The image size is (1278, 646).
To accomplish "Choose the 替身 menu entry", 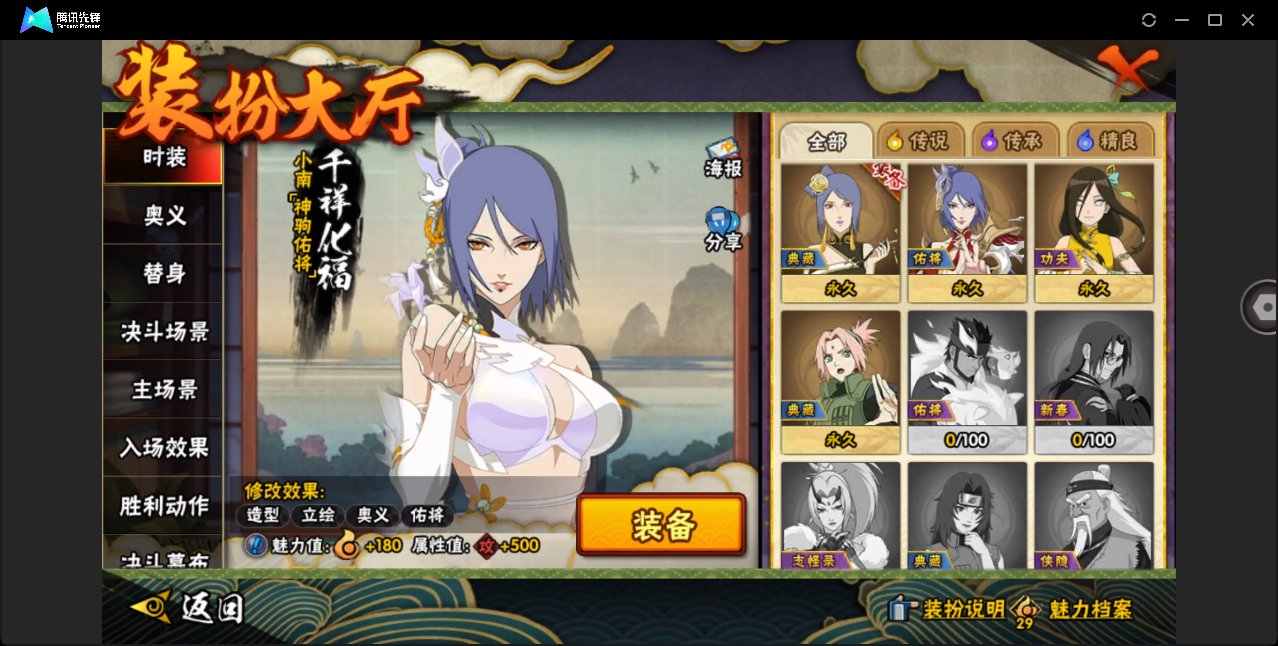I will 163,273.
